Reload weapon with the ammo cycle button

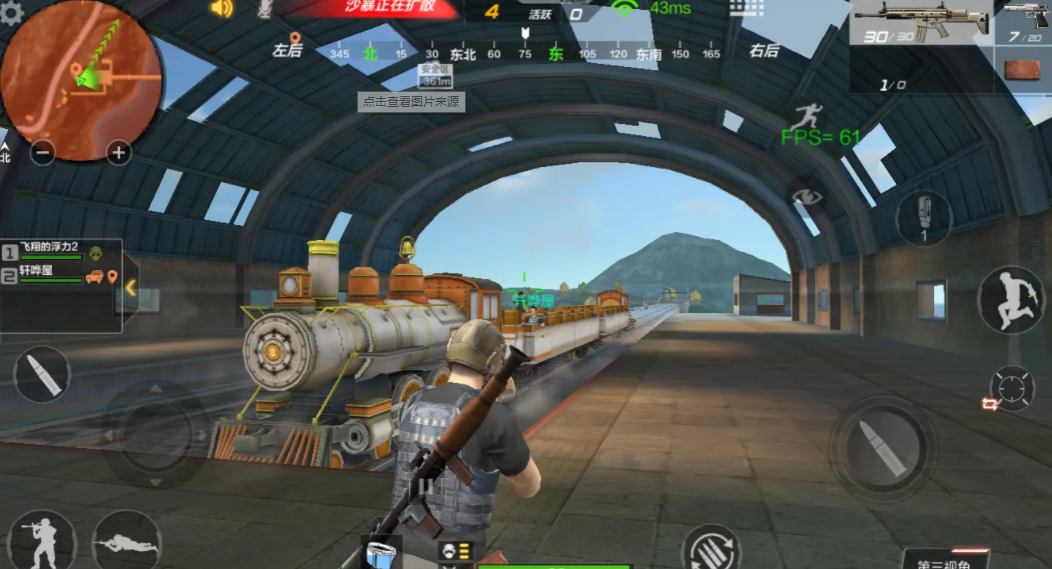click(x=711, y=551)
